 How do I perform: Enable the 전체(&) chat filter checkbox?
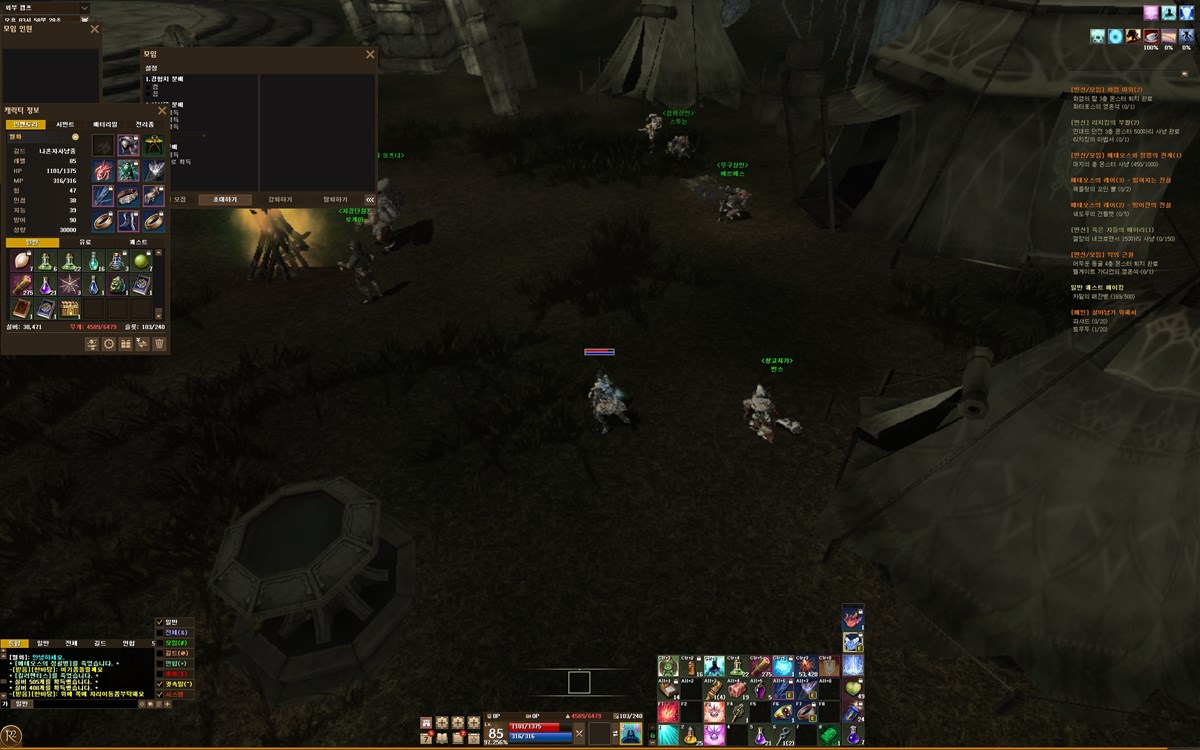(x=160, y=633)
